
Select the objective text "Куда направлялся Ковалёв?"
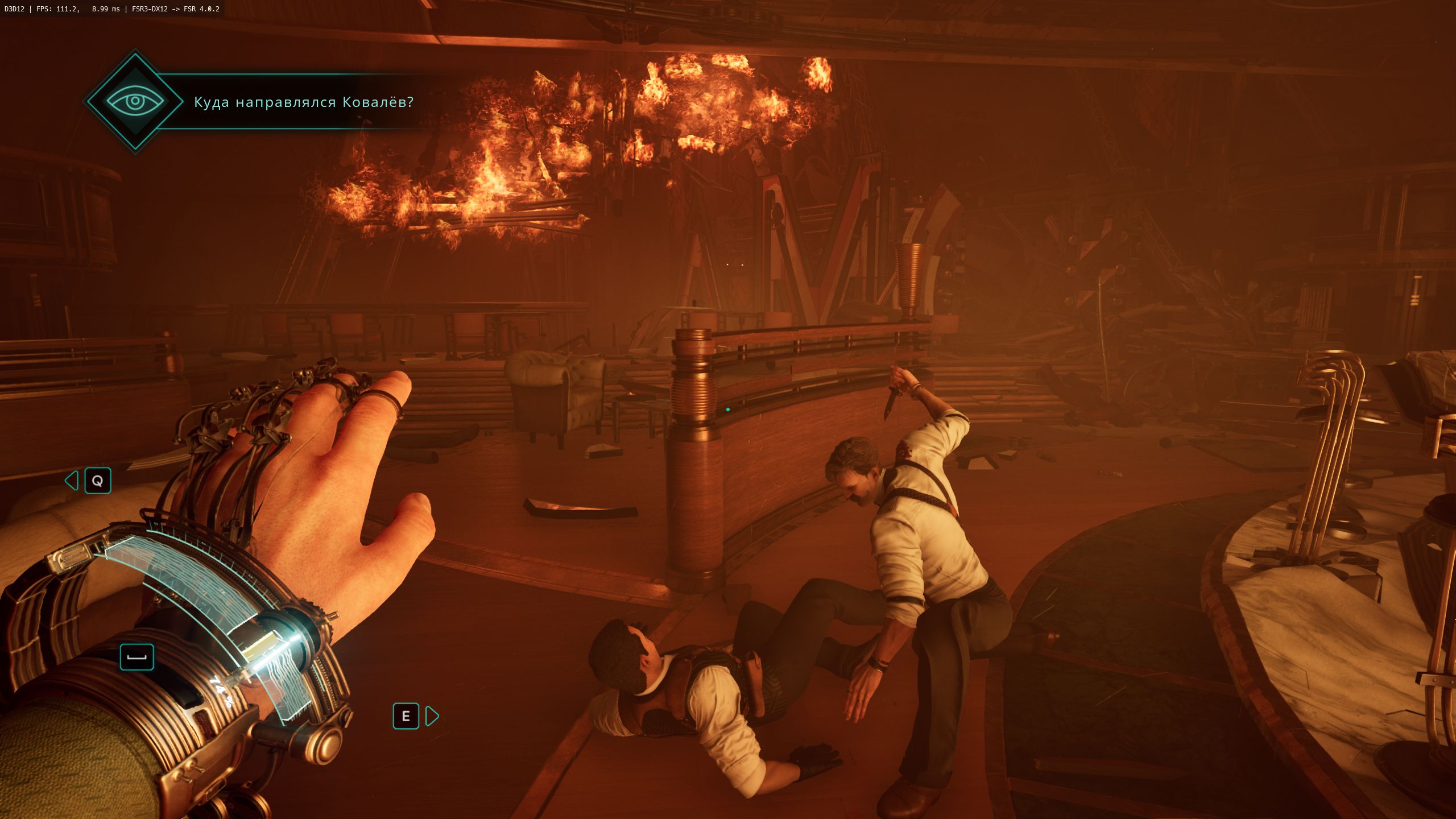point(304,102)
